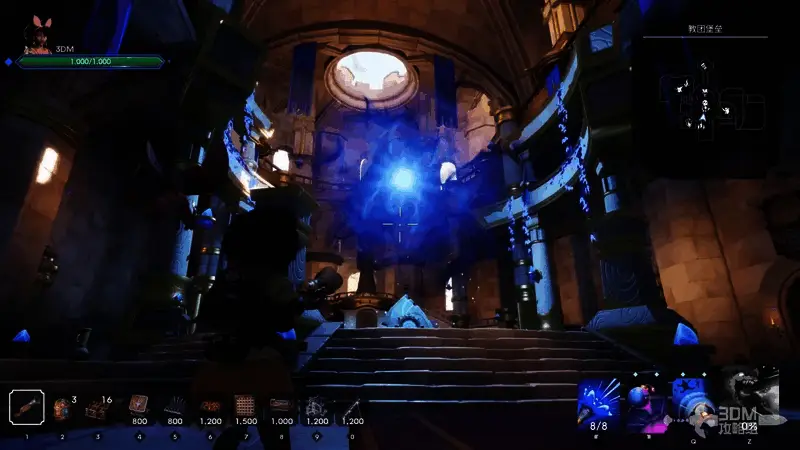Choose the spike trap in hotbar slot 5
800x450 pixels.
pyautogui.click(x=174, y=406)
